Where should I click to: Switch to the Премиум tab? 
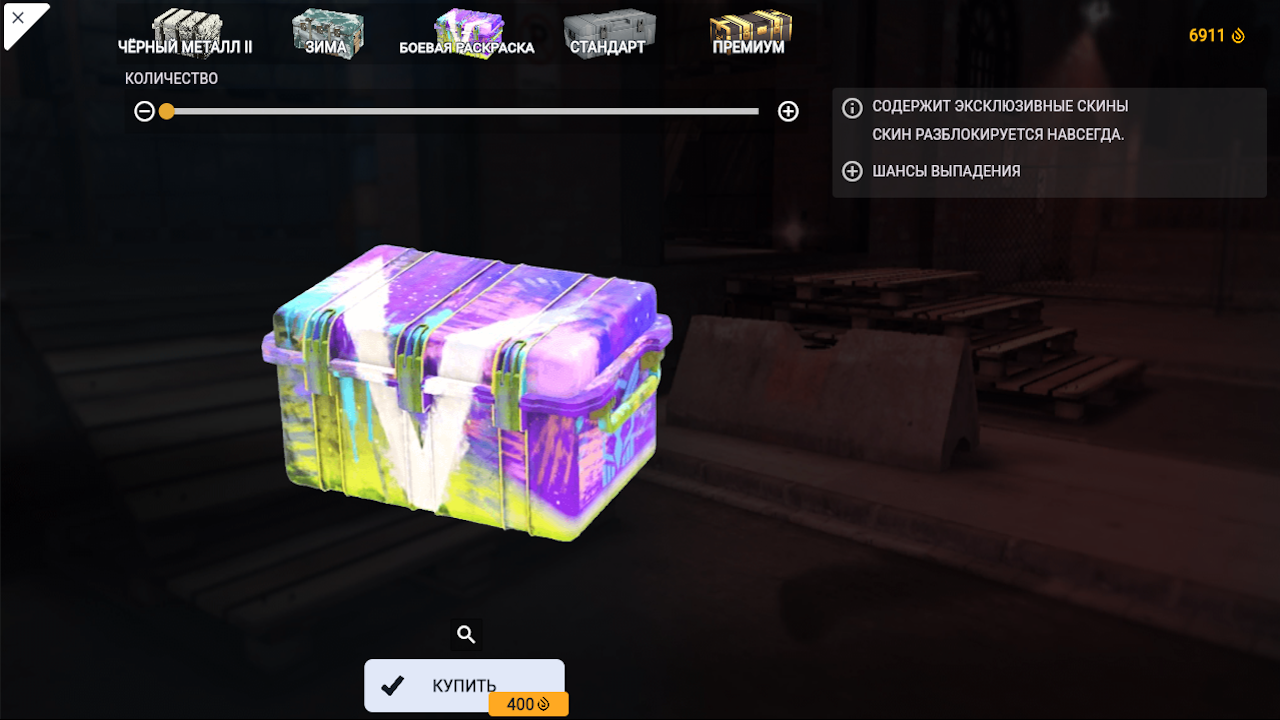click(x=748, y=45)
